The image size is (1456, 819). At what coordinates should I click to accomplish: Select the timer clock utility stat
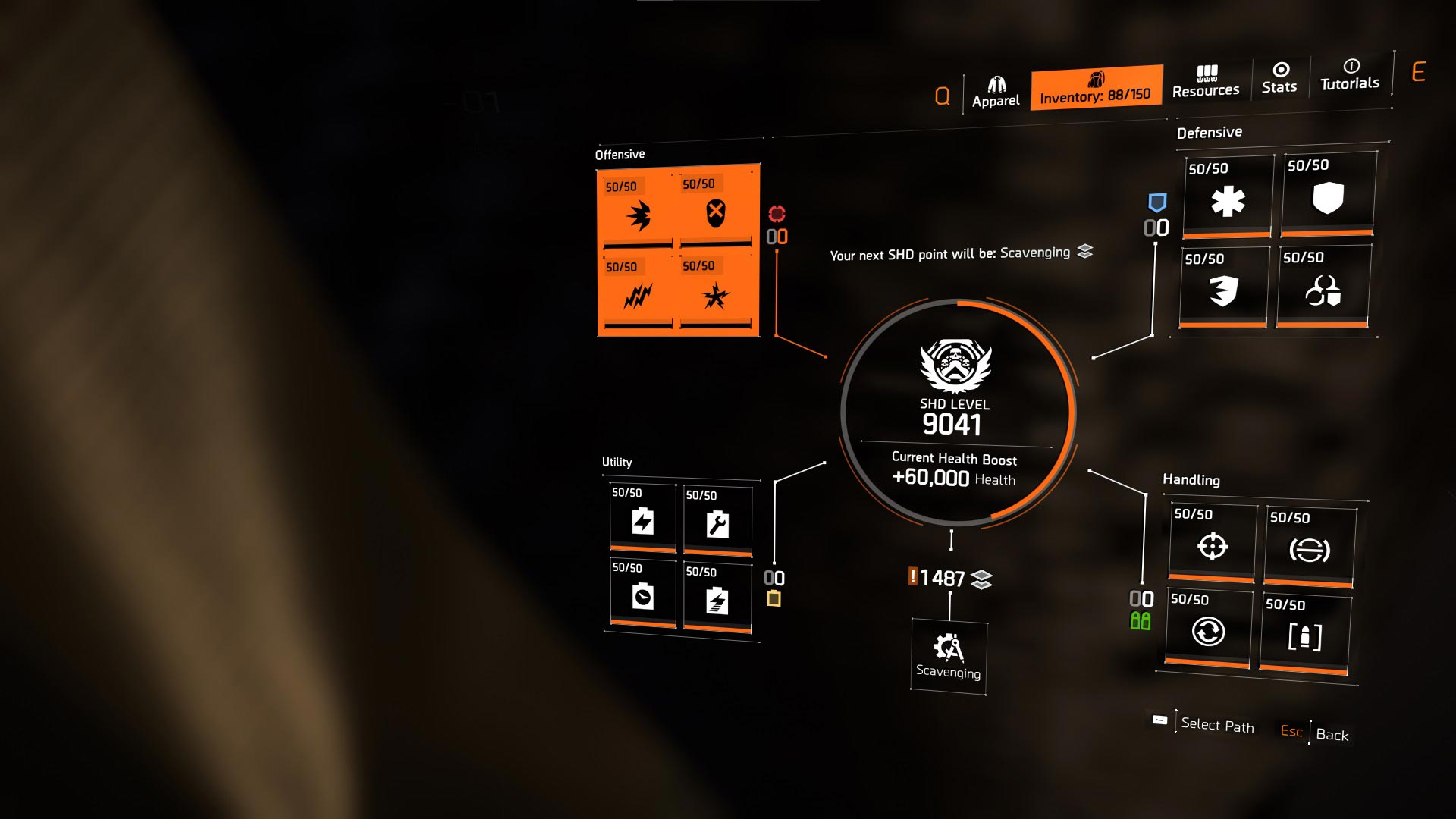point(642,595)
